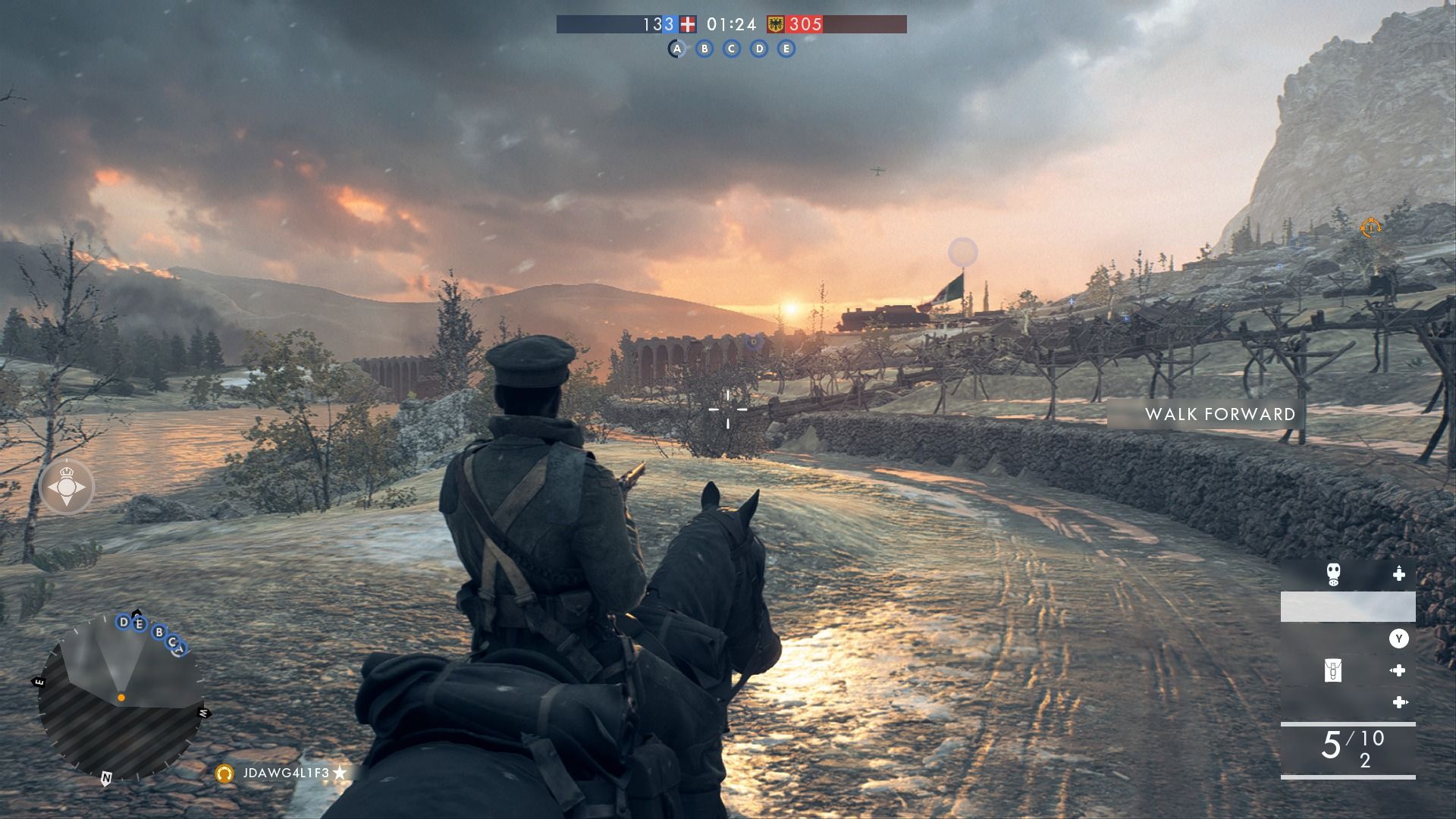The image size is (1456, 819).
Task: Select objective C in the scoreboard flag row
Action: tap(732, 49)
